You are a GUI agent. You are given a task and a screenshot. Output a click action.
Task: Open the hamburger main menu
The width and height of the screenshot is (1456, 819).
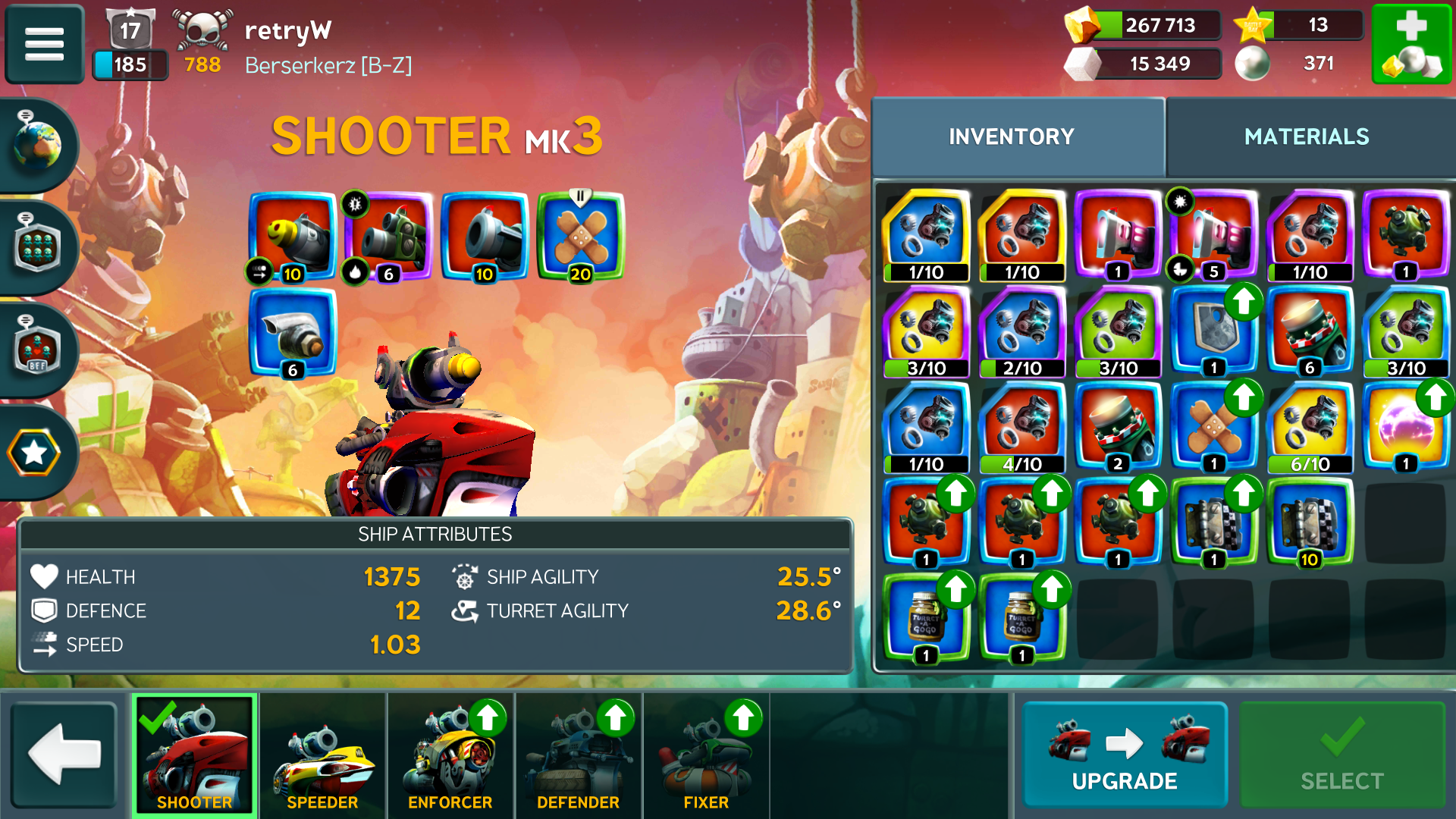(44, 43)
